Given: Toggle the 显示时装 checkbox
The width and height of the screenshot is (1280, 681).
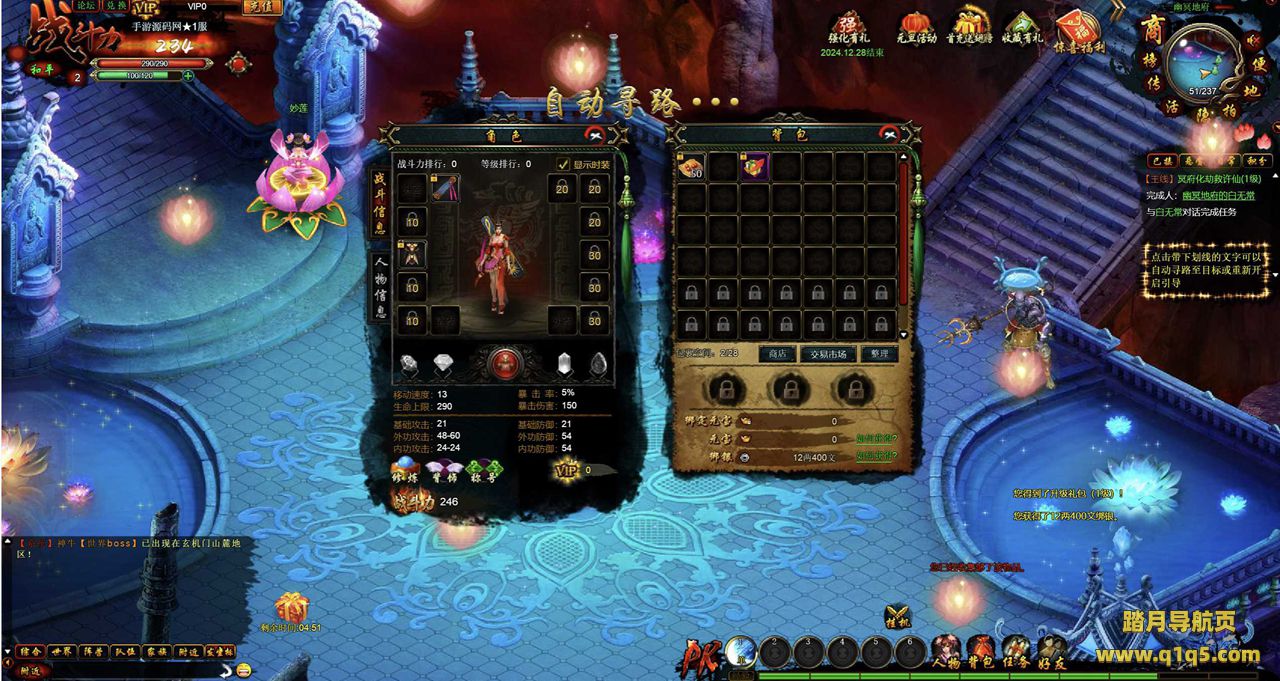Looking at the screenshot, I should pos(563,164).
